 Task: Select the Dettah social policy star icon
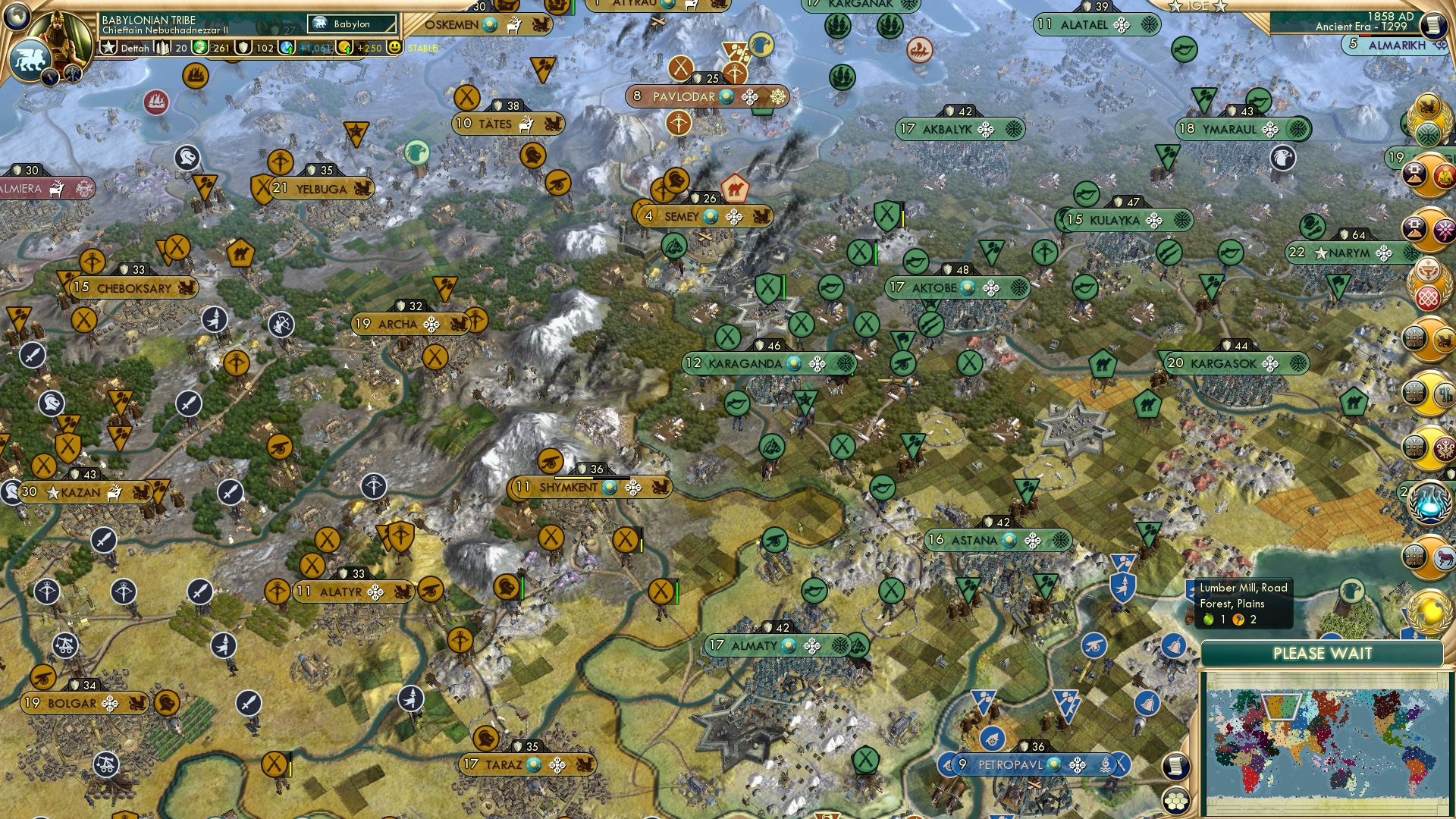click(108, 49)
